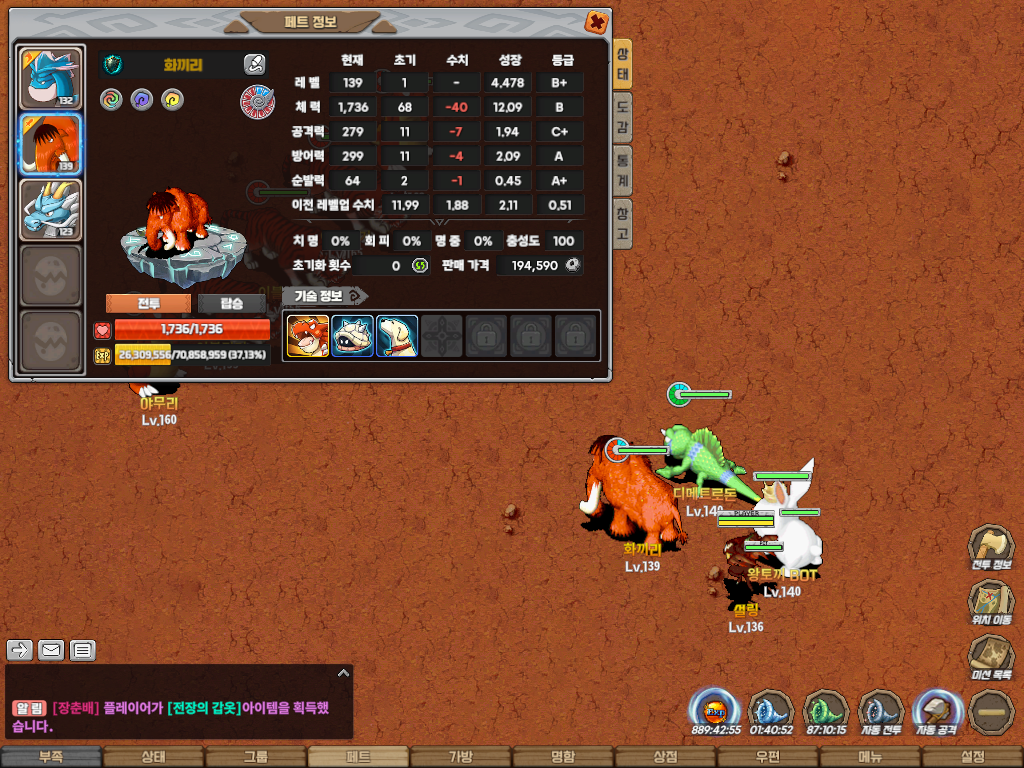Close the 페트 정보 pet info window
Image resolution: width=1024 pixels, height=768 pixels.
click(595, 21)
